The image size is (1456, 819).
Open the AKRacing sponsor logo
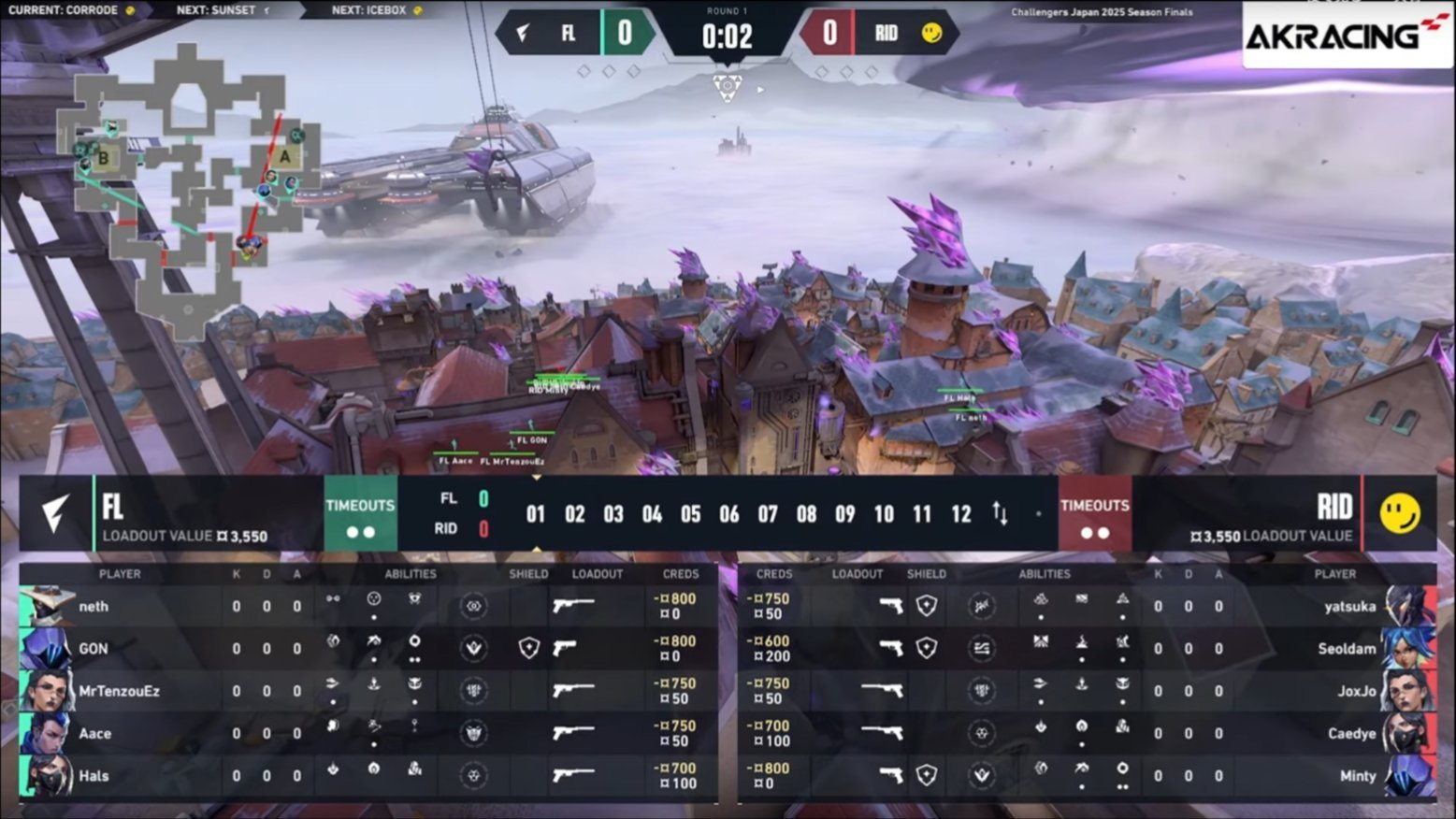click(1346, 35)
